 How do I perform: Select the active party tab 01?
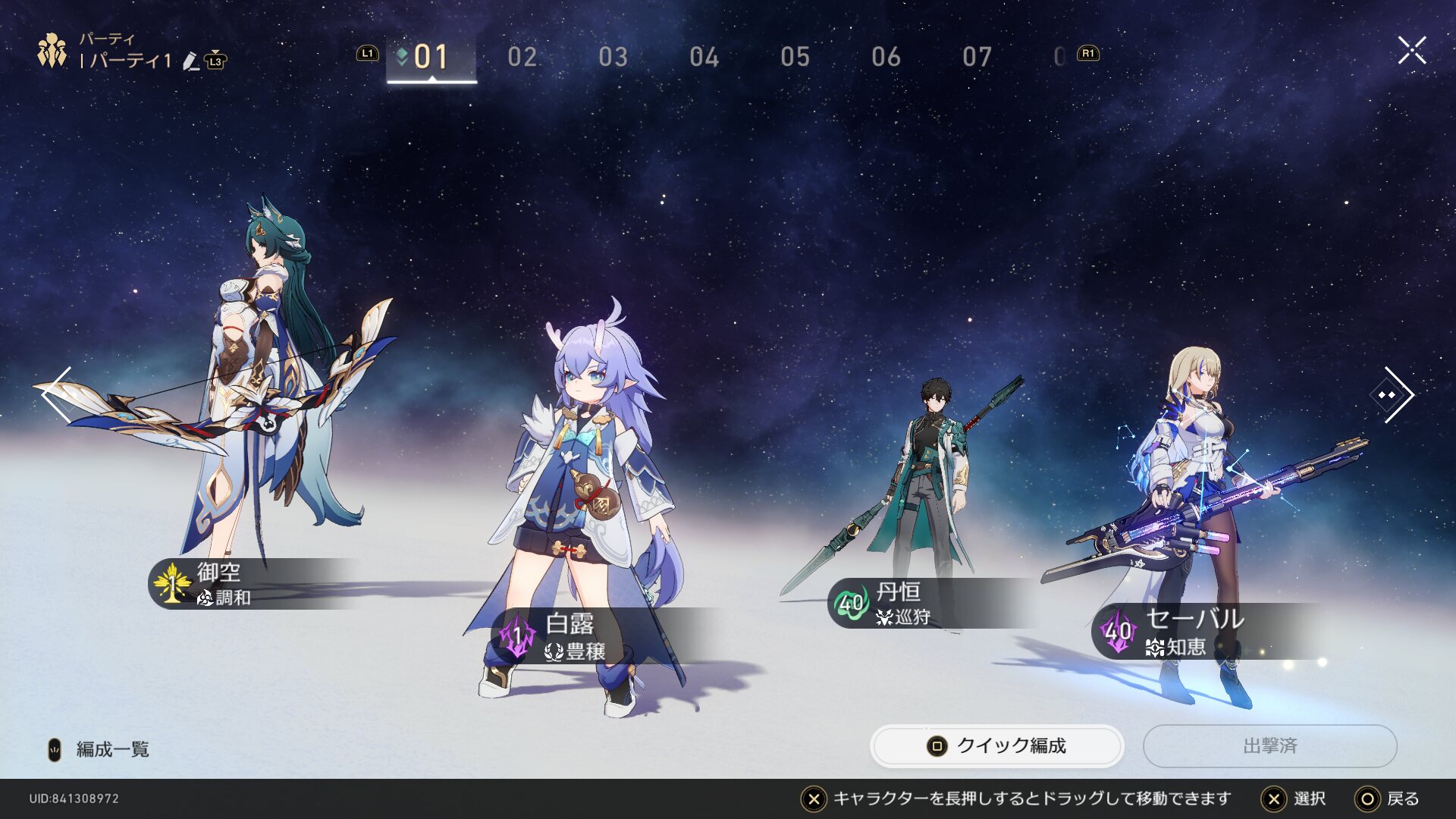click(431, 57)
